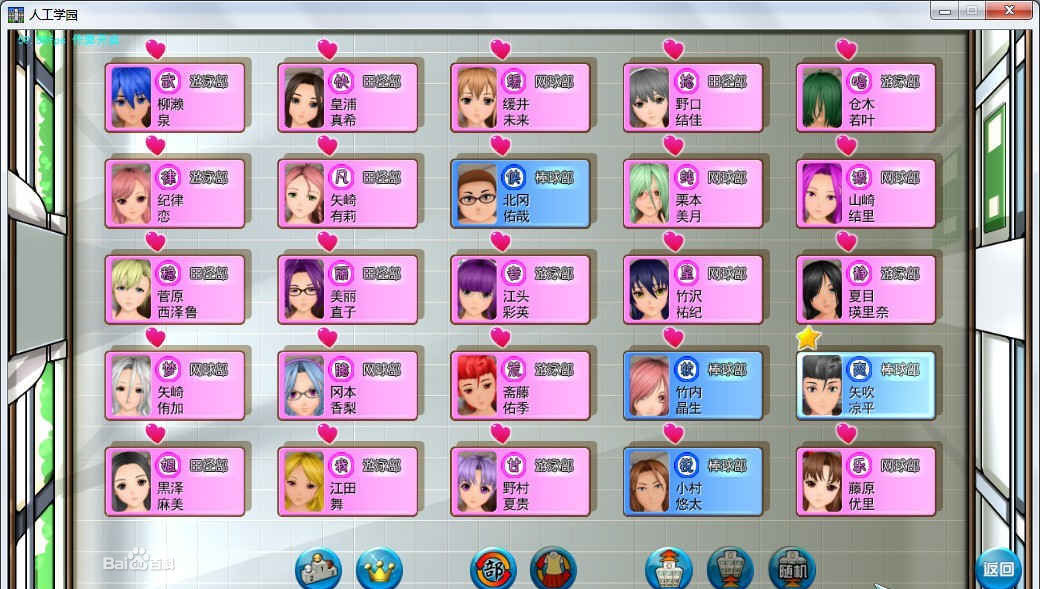The height and width of the screenshot is (589, 1040).
Task: Click the 返回 back button
Action: click(x=998, y=570)
